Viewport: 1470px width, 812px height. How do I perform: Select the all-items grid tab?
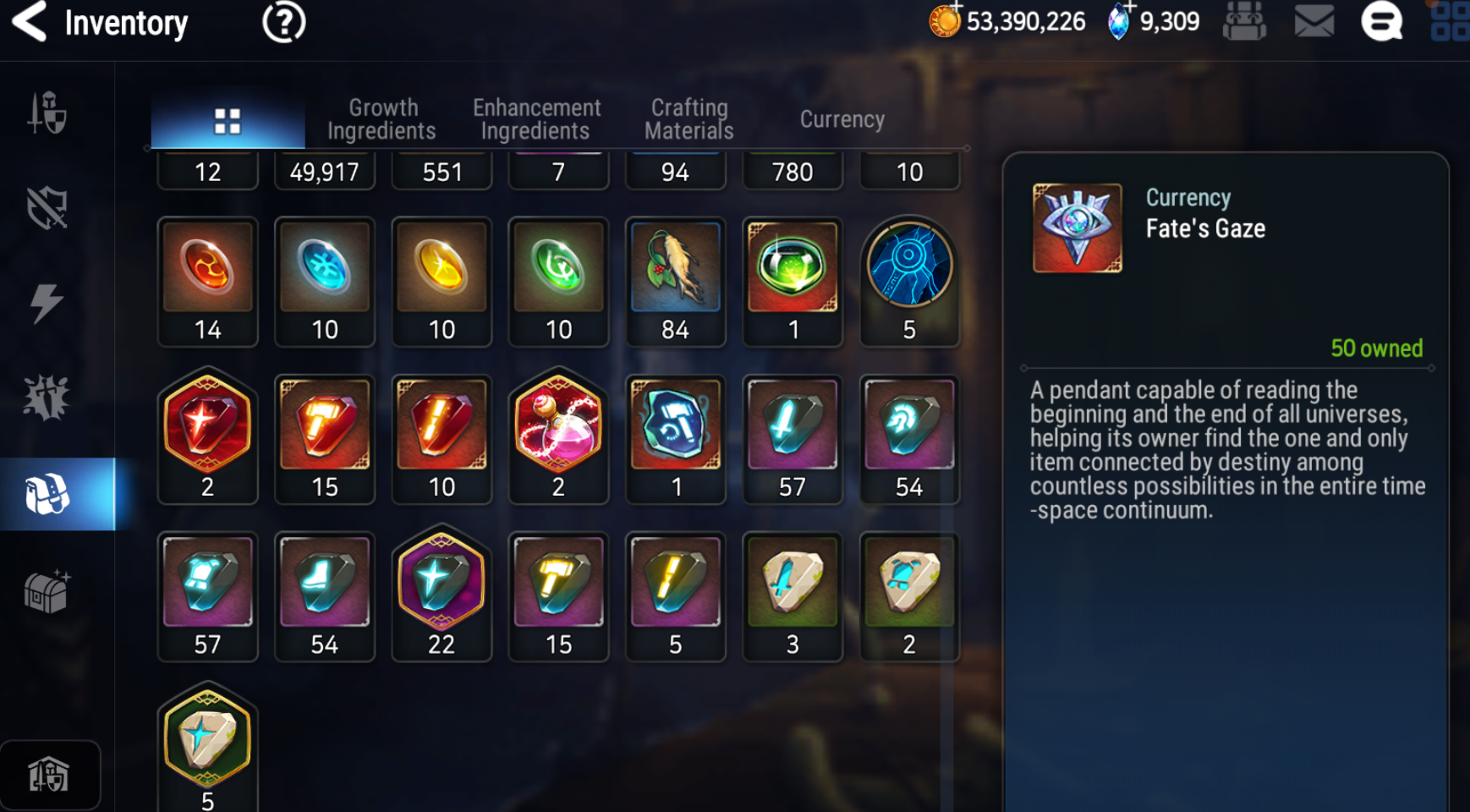pyautogui.click(x=228, y=121)
